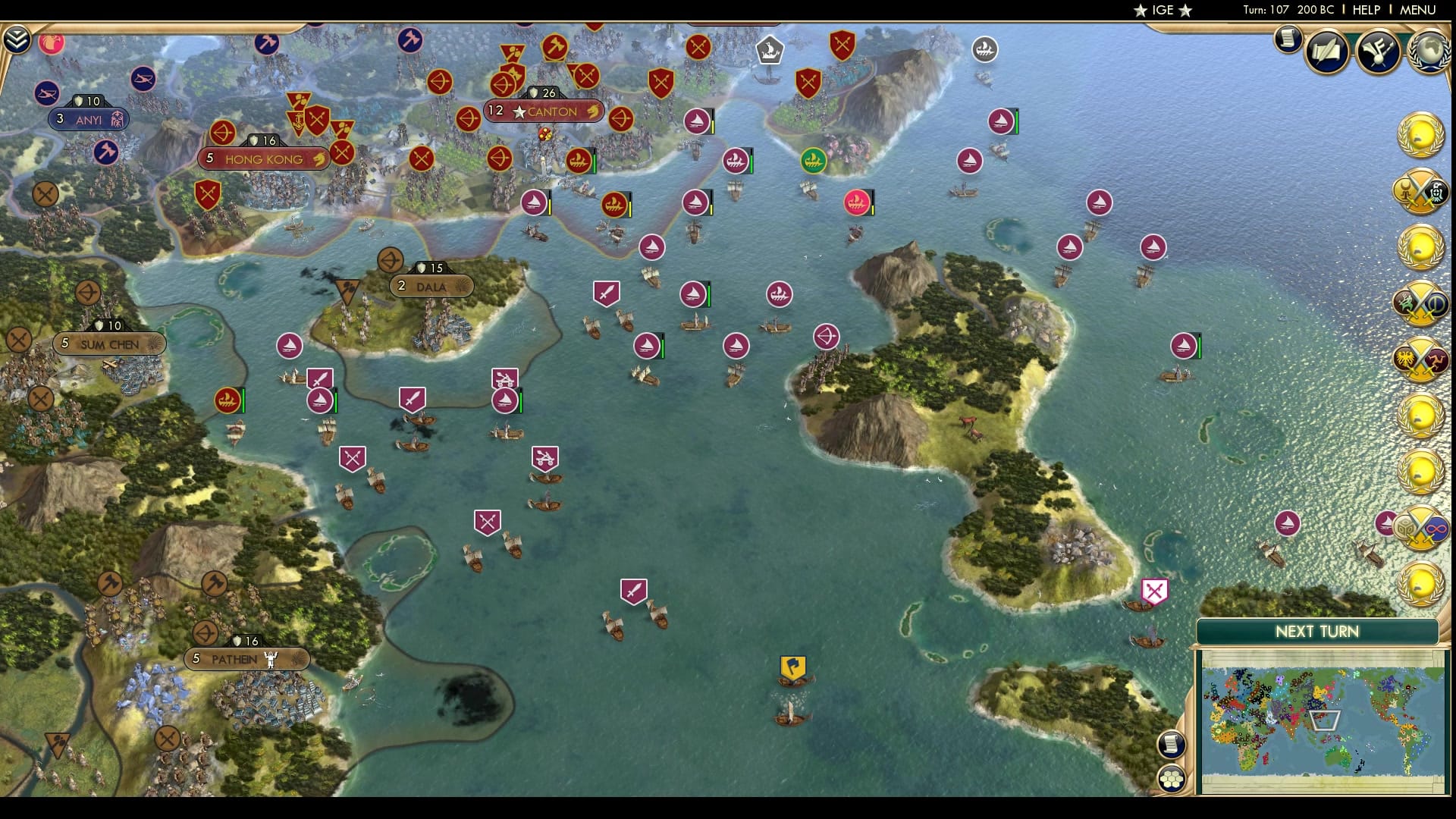Click the pirate war declaration notification bubble

(x=1422, y=192)
